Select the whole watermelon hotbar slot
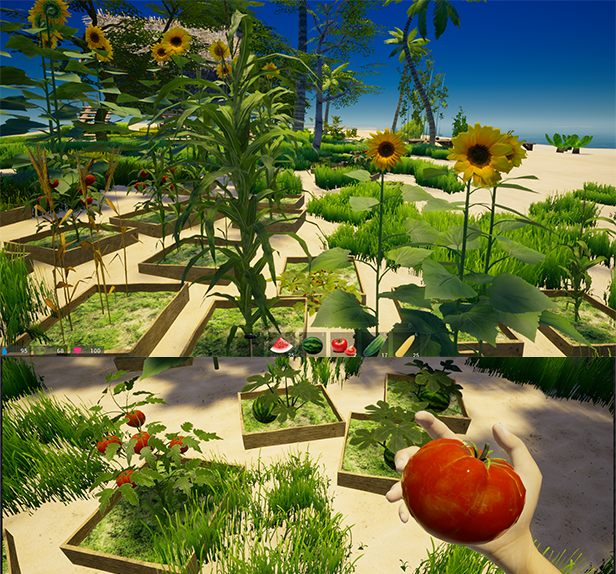This screenshot has height=574, width=616. 312,345
